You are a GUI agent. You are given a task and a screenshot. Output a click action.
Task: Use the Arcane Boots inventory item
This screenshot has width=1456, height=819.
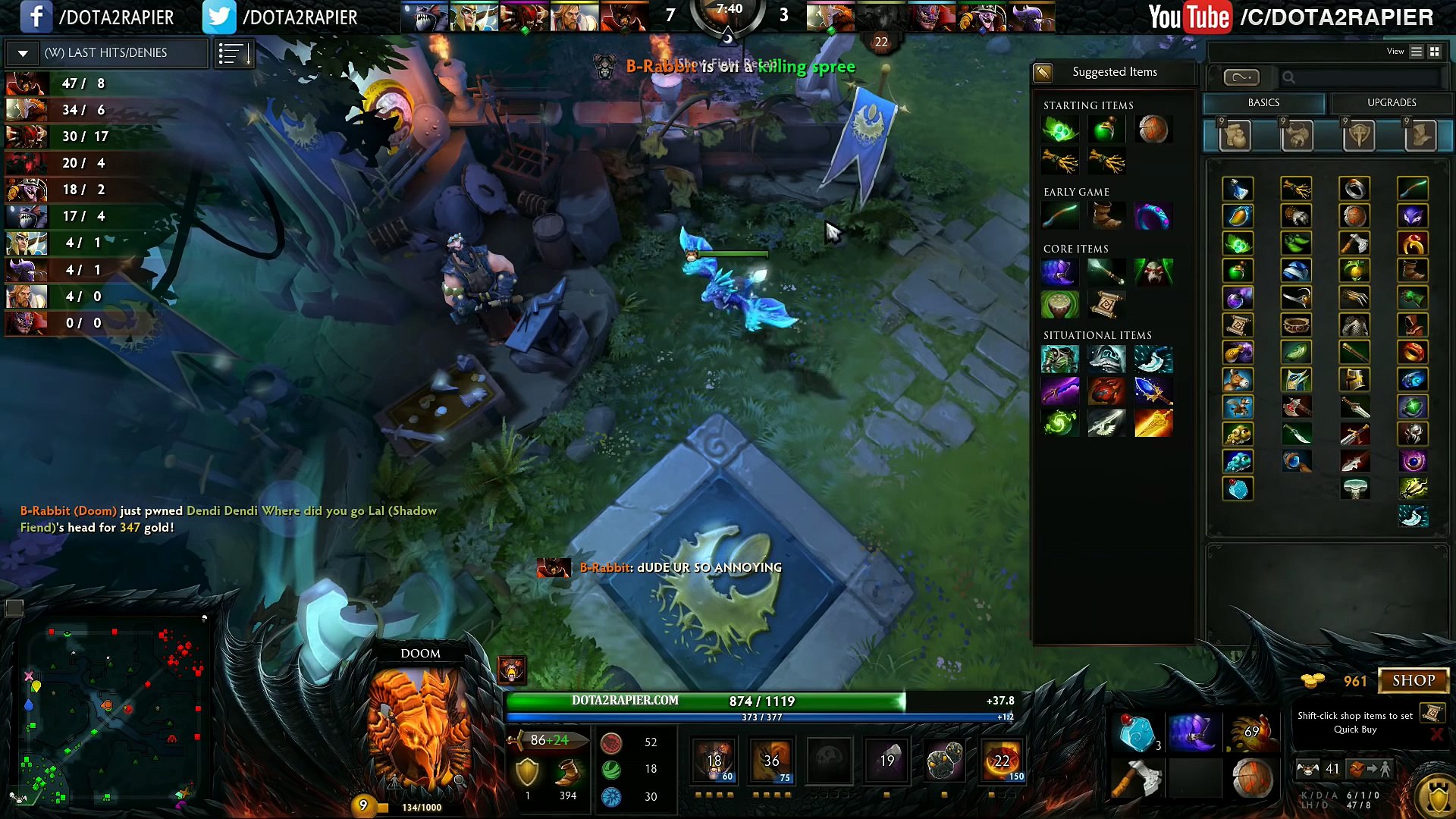pyautogui.click(x=1191, y=733)
